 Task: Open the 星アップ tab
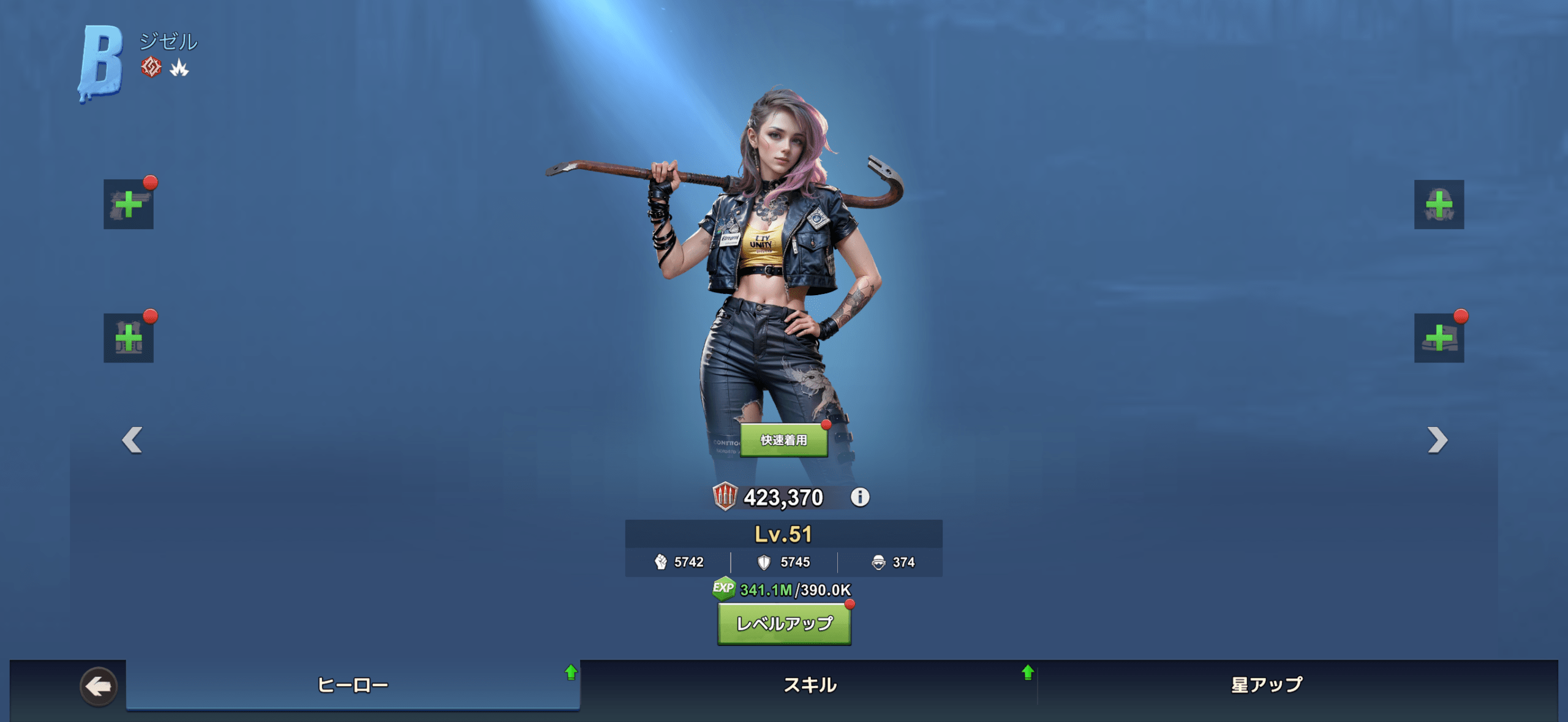pos(1267,685)
